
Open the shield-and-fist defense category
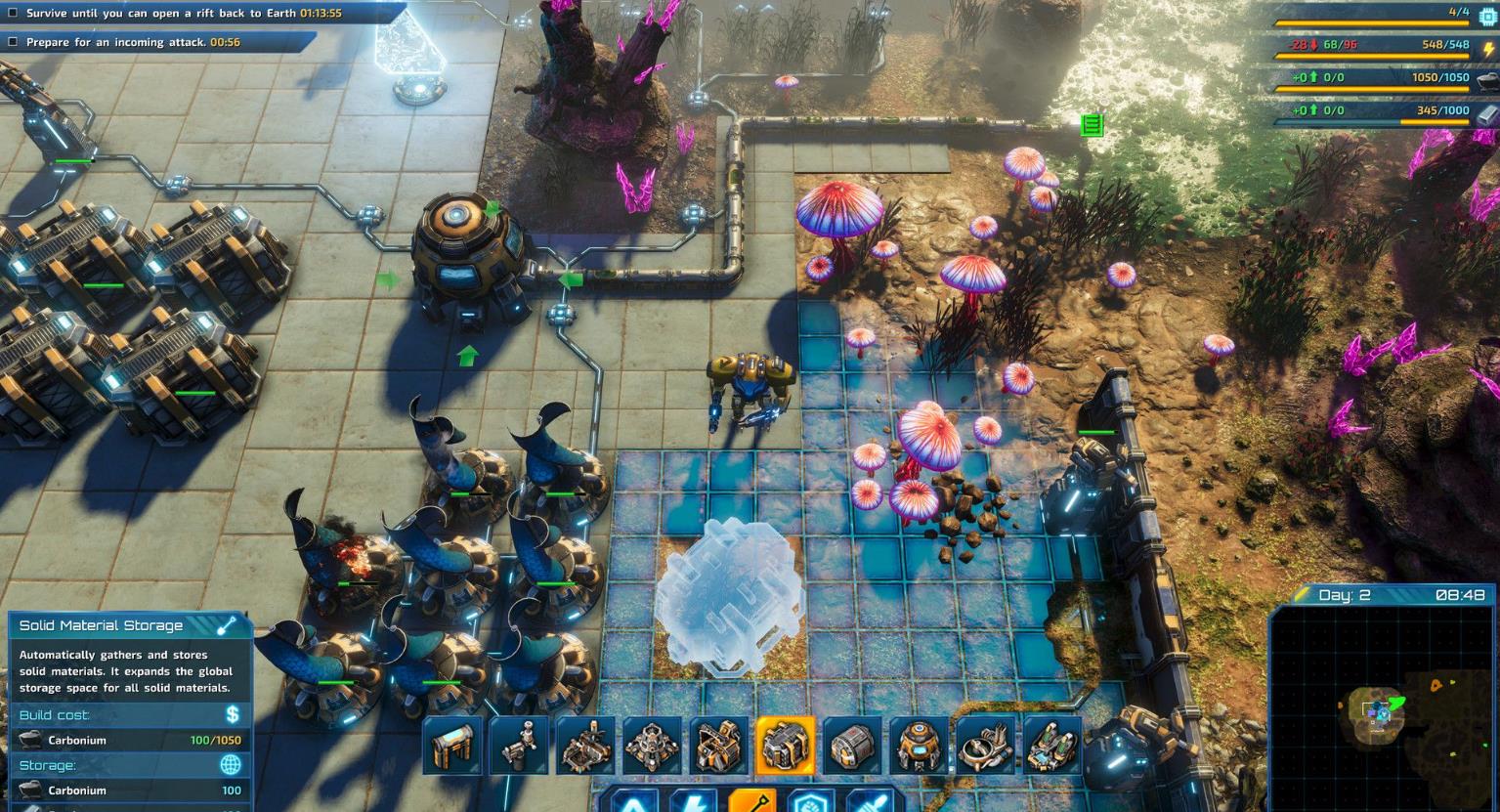point(810,802)
